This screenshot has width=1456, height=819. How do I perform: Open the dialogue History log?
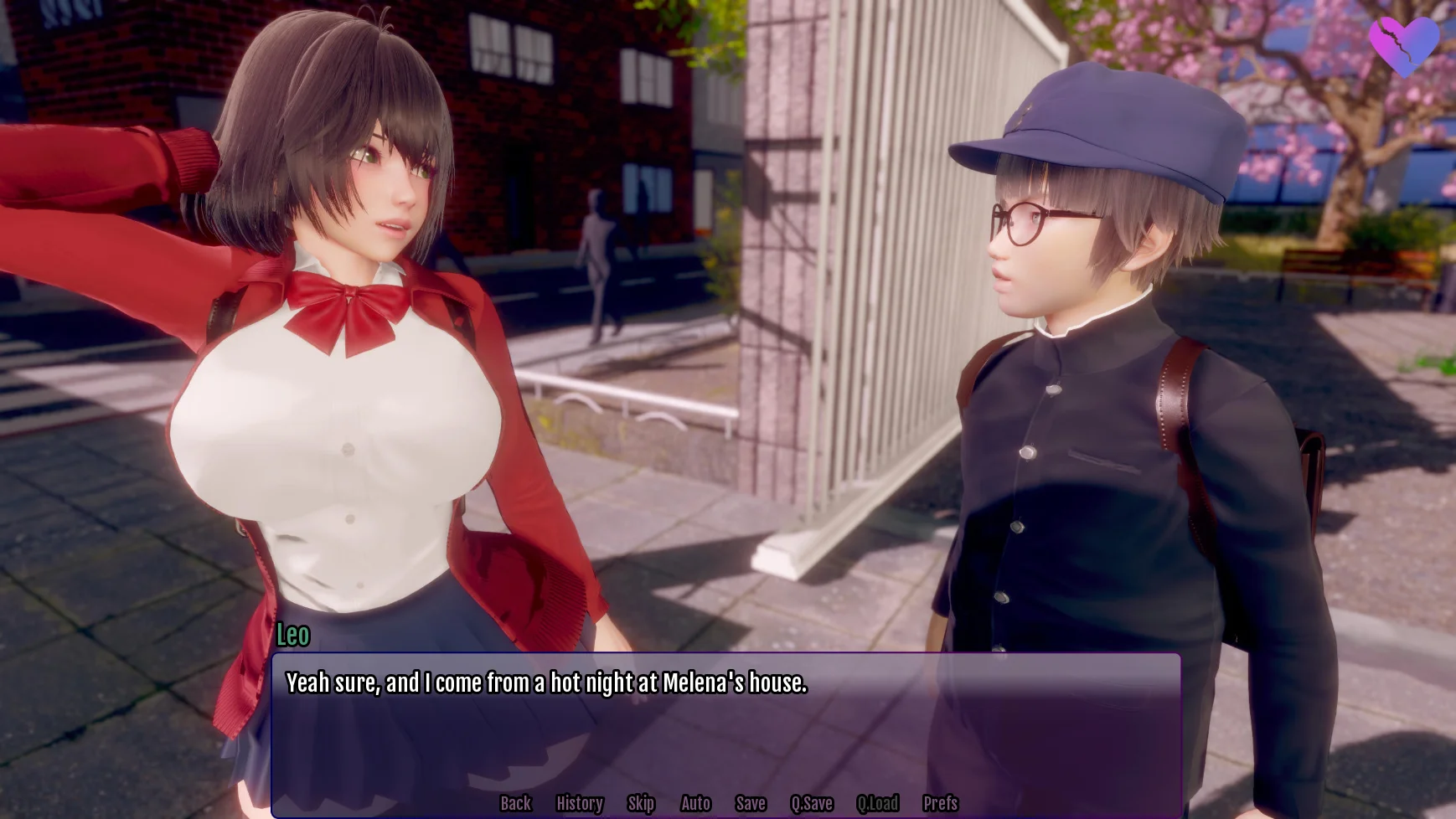[579, 803]
